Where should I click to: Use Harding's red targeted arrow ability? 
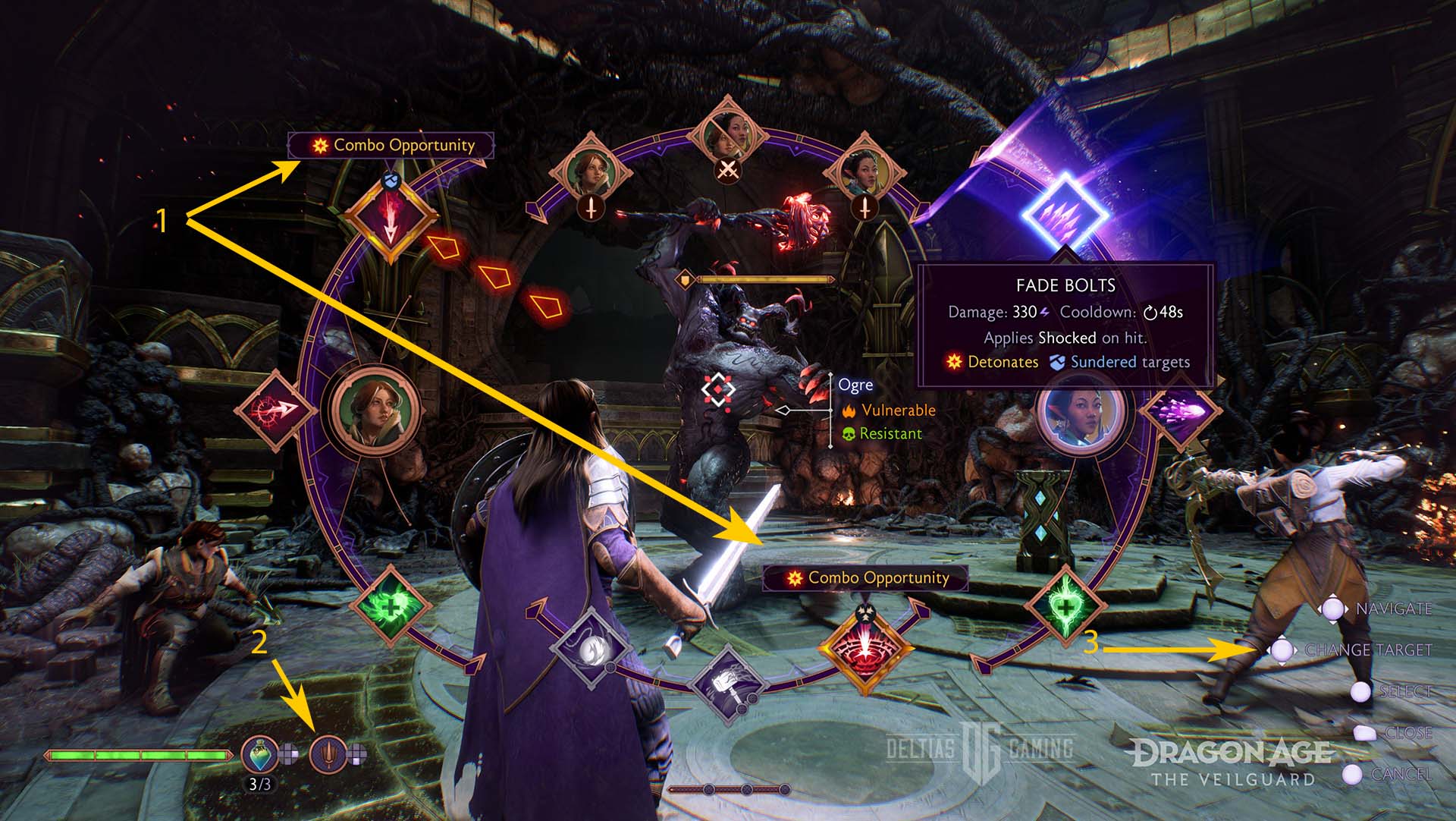tap(276, 410)
